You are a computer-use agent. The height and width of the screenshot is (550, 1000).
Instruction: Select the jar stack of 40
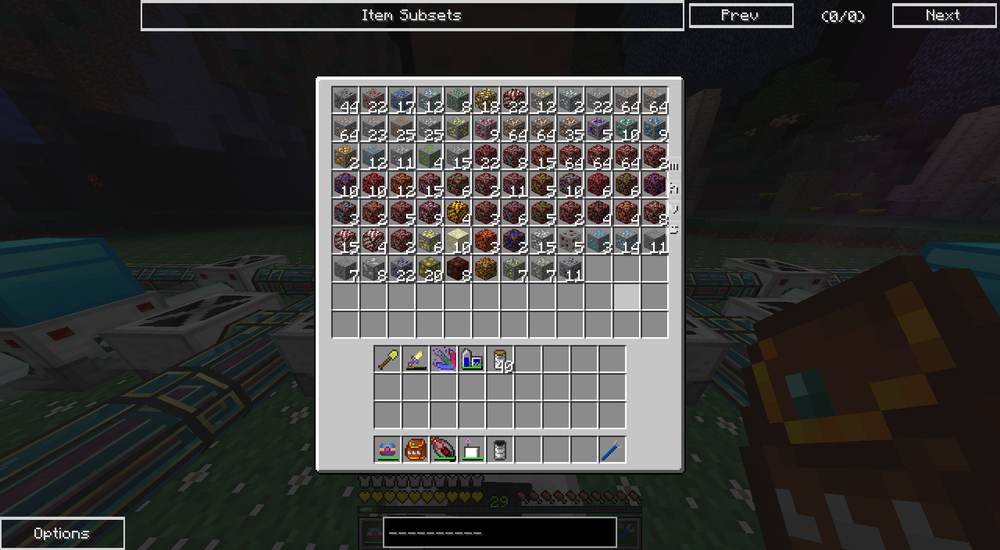(500, 359)
